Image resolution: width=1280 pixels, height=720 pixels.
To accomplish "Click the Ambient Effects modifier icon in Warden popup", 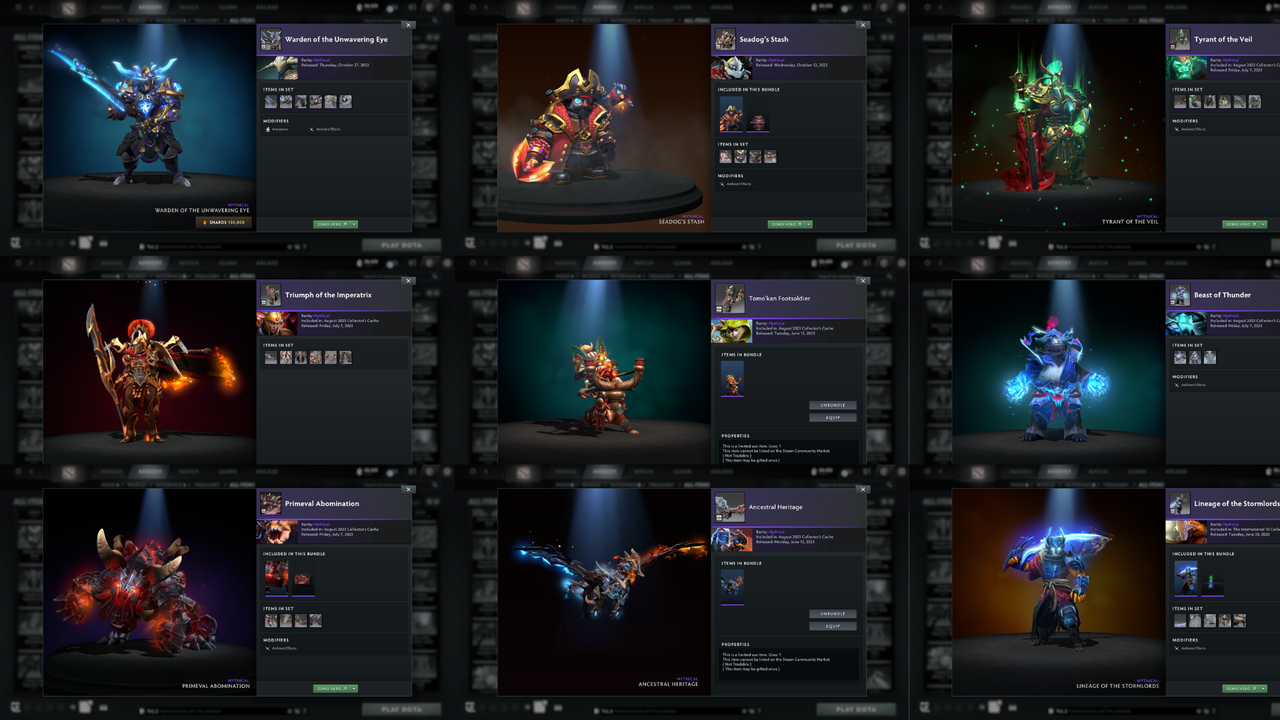I will (x=312, y=129).
